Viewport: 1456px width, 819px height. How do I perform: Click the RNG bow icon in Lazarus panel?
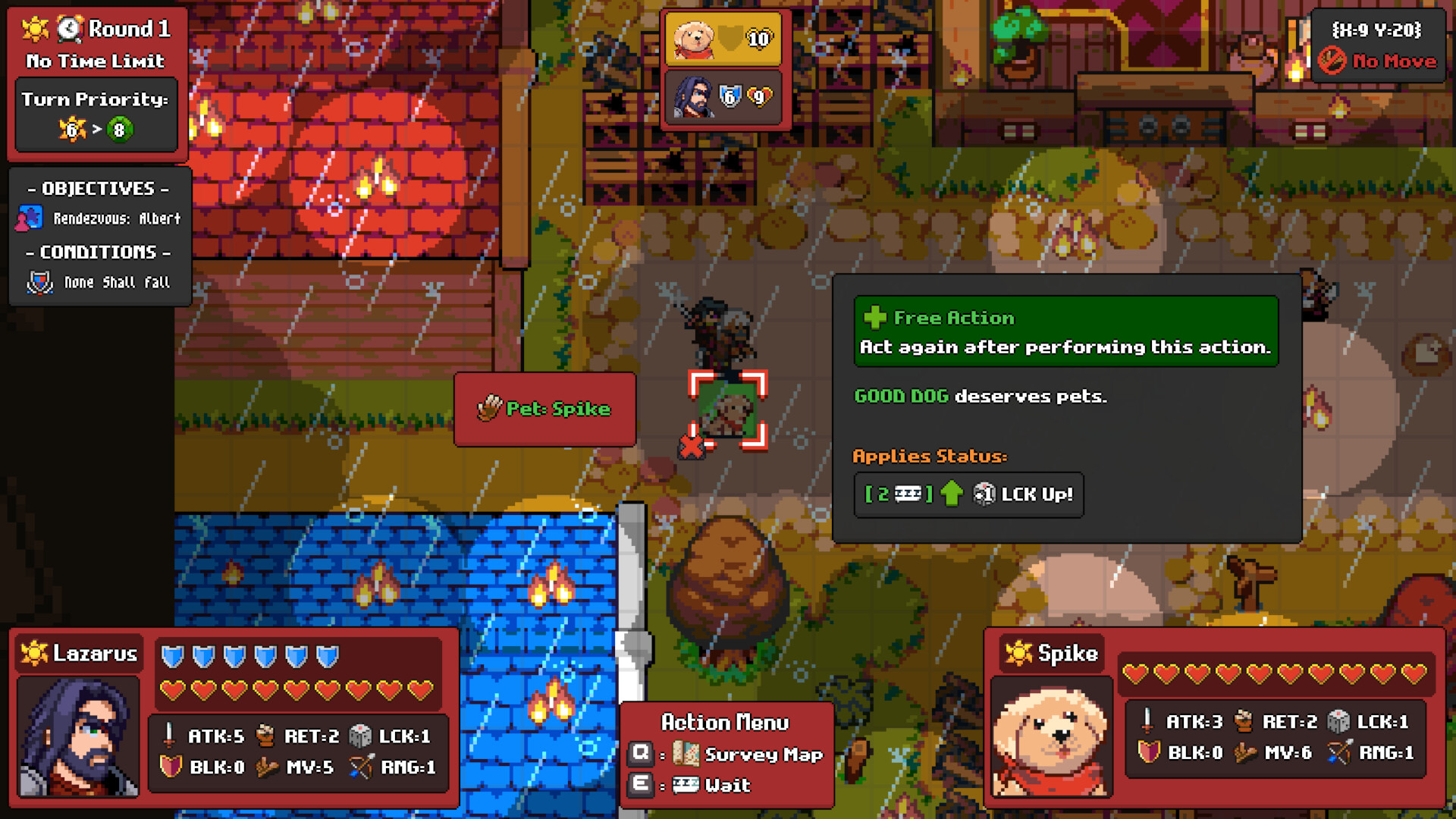[x=361, y=767]
